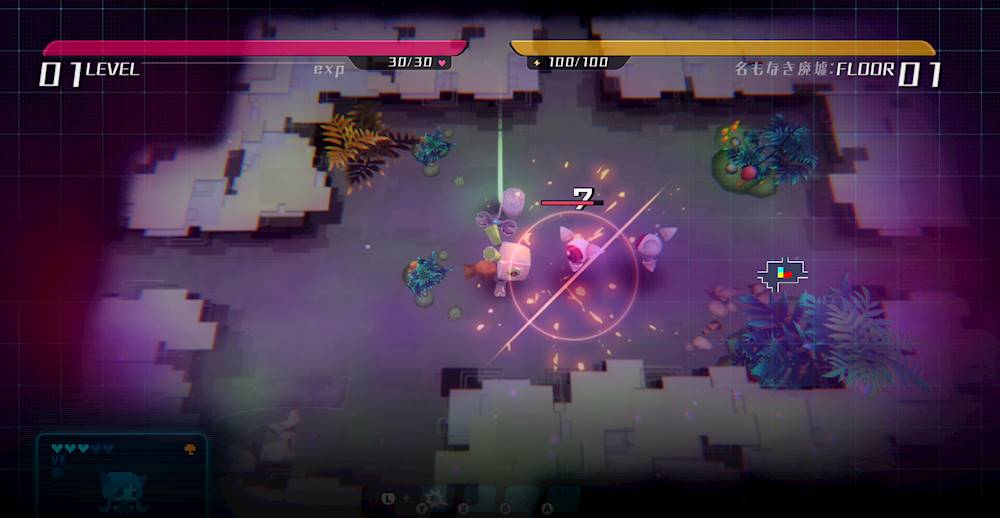Select the pixel character portrait in status panel
1000x518 pixels.
coord(124,489)
